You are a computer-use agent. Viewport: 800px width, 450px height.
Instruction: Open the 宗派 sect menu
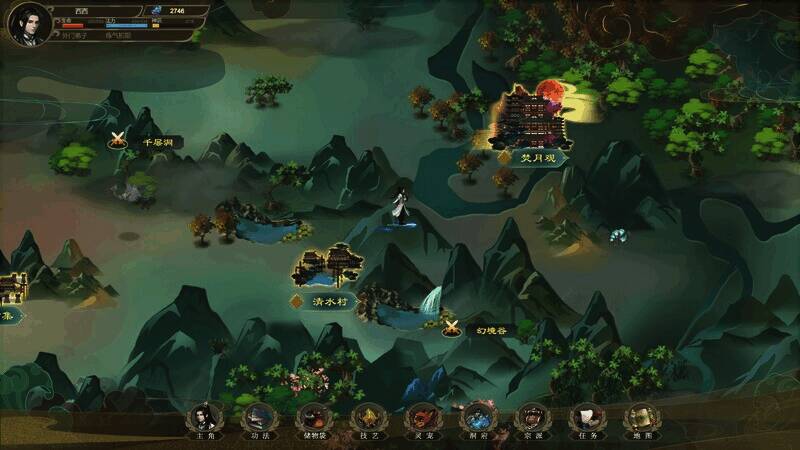[531, 418]
